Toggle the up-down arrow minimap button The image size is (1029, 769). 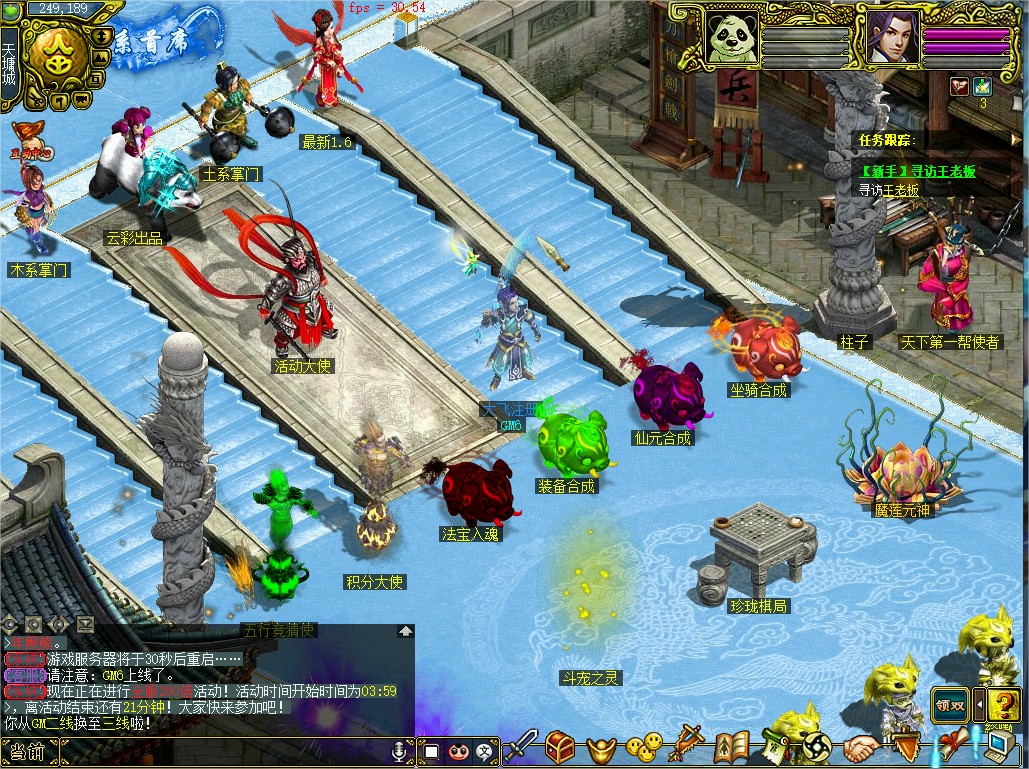pos(103,35)
